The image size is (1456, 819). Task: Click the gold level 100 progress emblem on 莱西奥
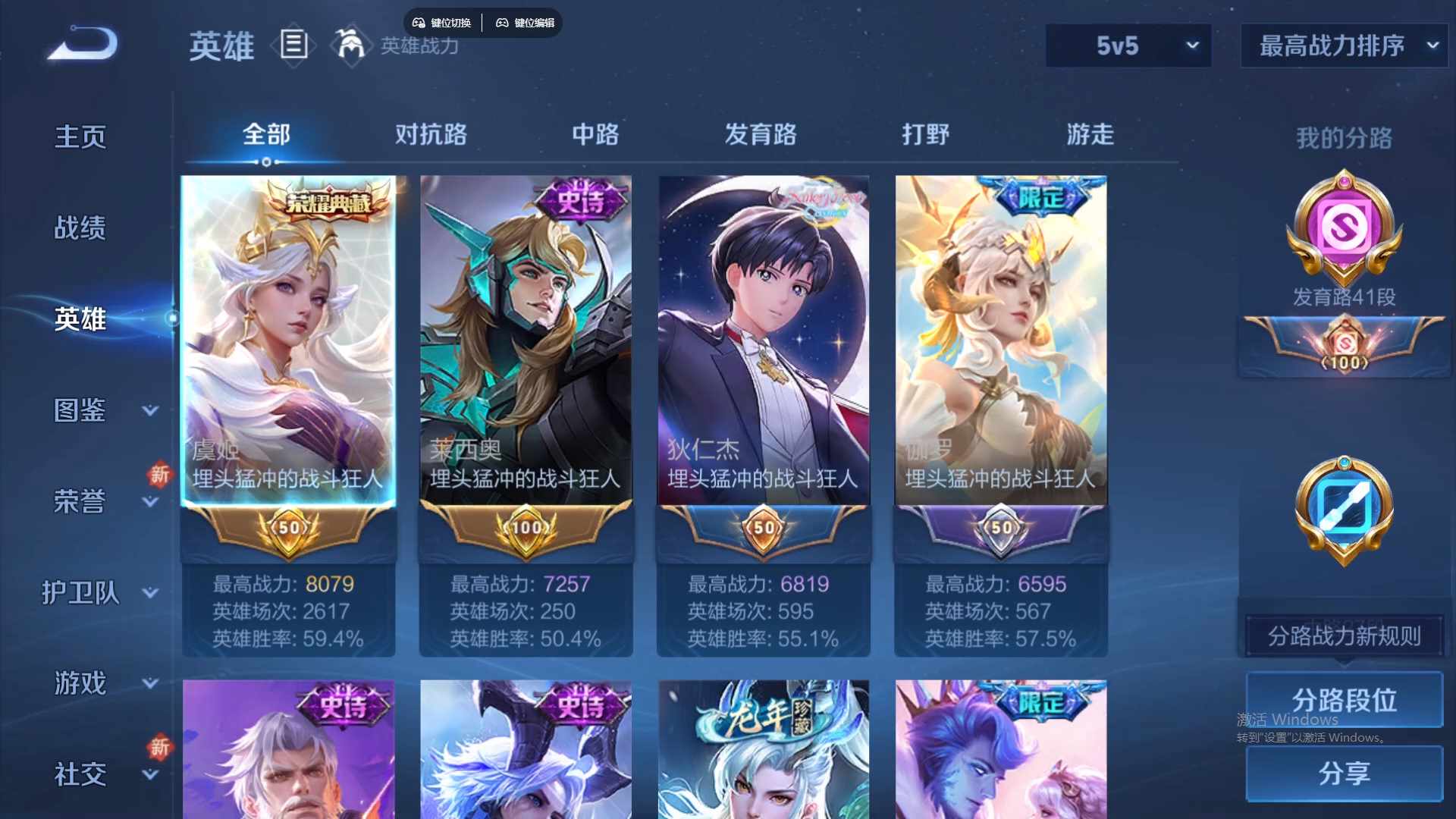pyautogui.click(x=526, y=529)
